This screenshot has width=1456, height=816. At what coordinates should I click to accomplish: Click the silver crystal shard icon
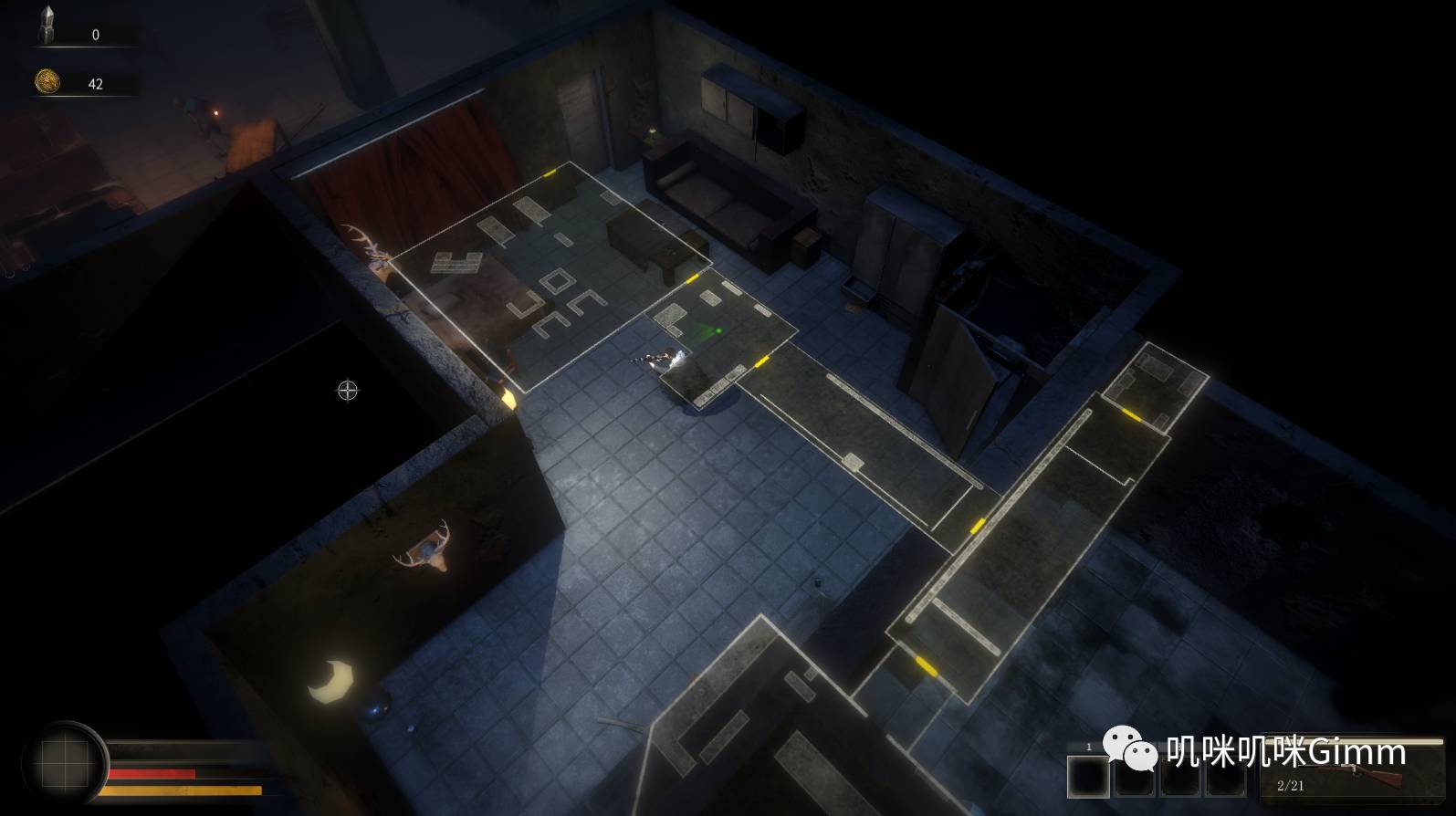tap(47, 26)
